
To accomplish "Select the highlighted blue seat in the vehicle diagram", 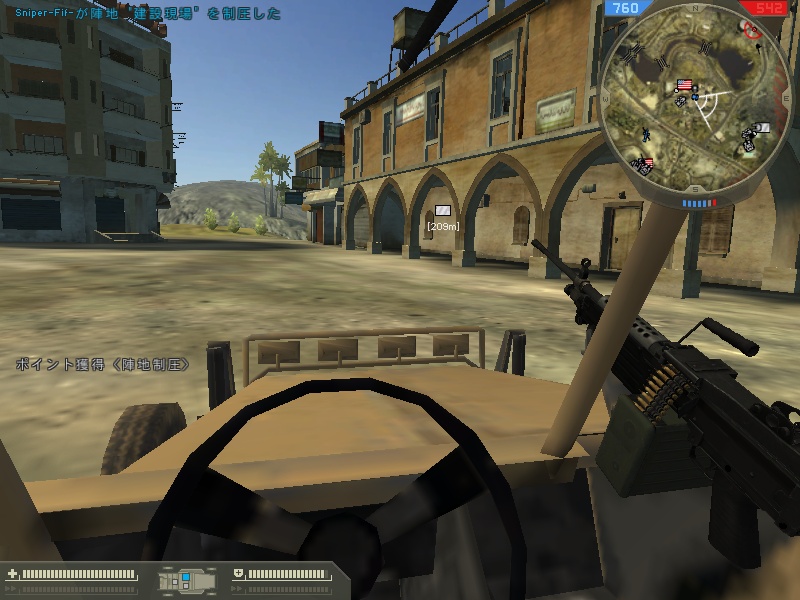I will pos(184,579).
